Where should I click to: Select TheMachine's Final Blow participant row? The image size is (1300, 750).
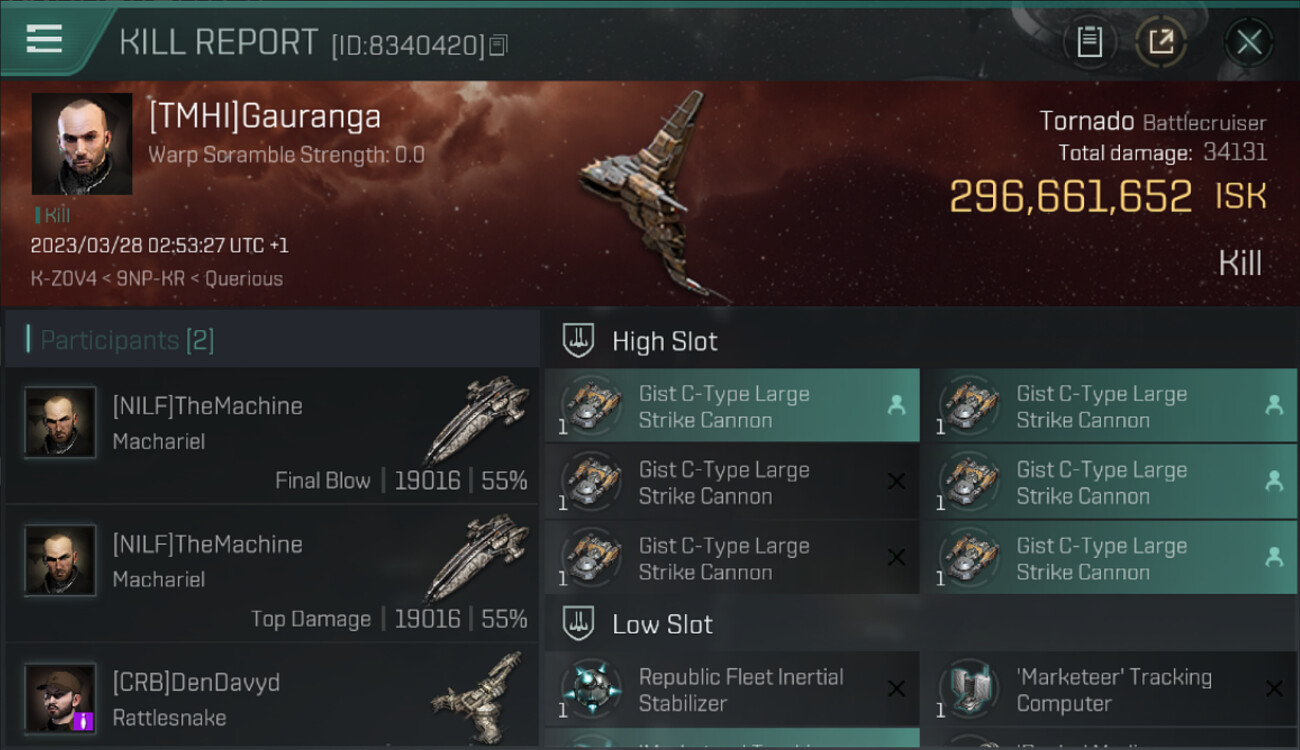[272, 436]
